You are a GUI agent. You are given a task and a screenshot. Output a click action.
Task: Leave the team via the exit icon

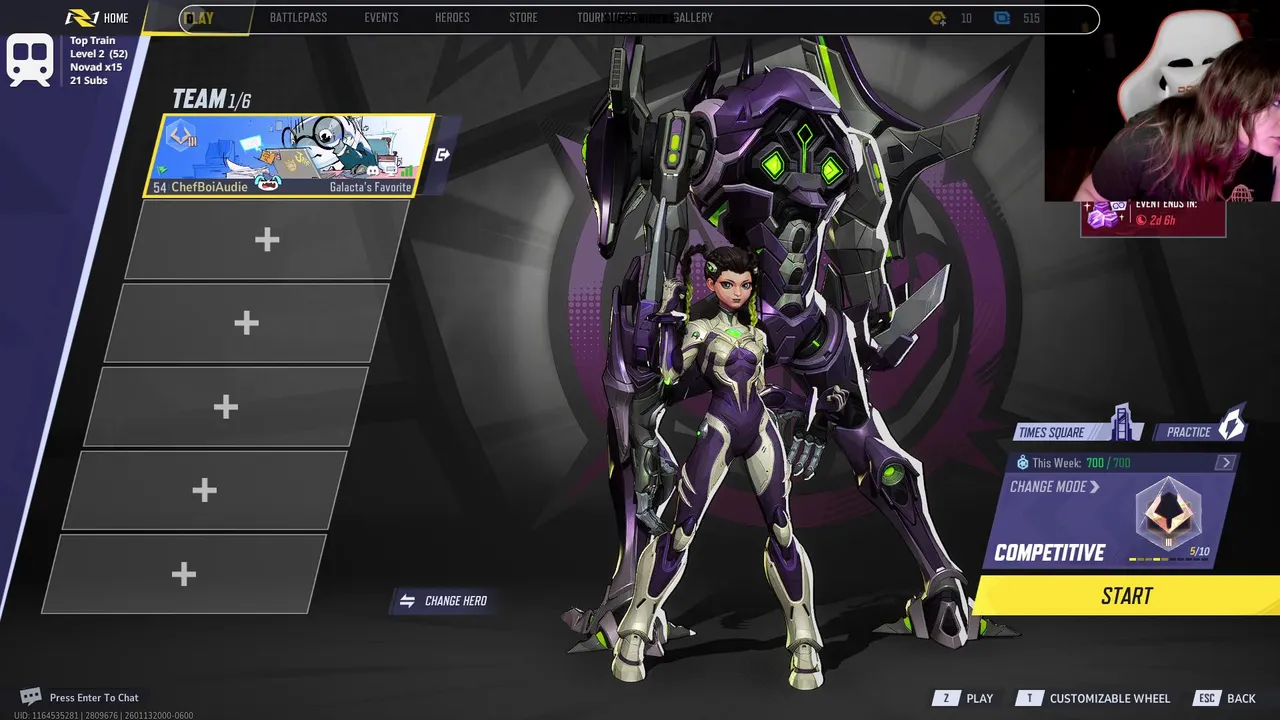(443, 154)
